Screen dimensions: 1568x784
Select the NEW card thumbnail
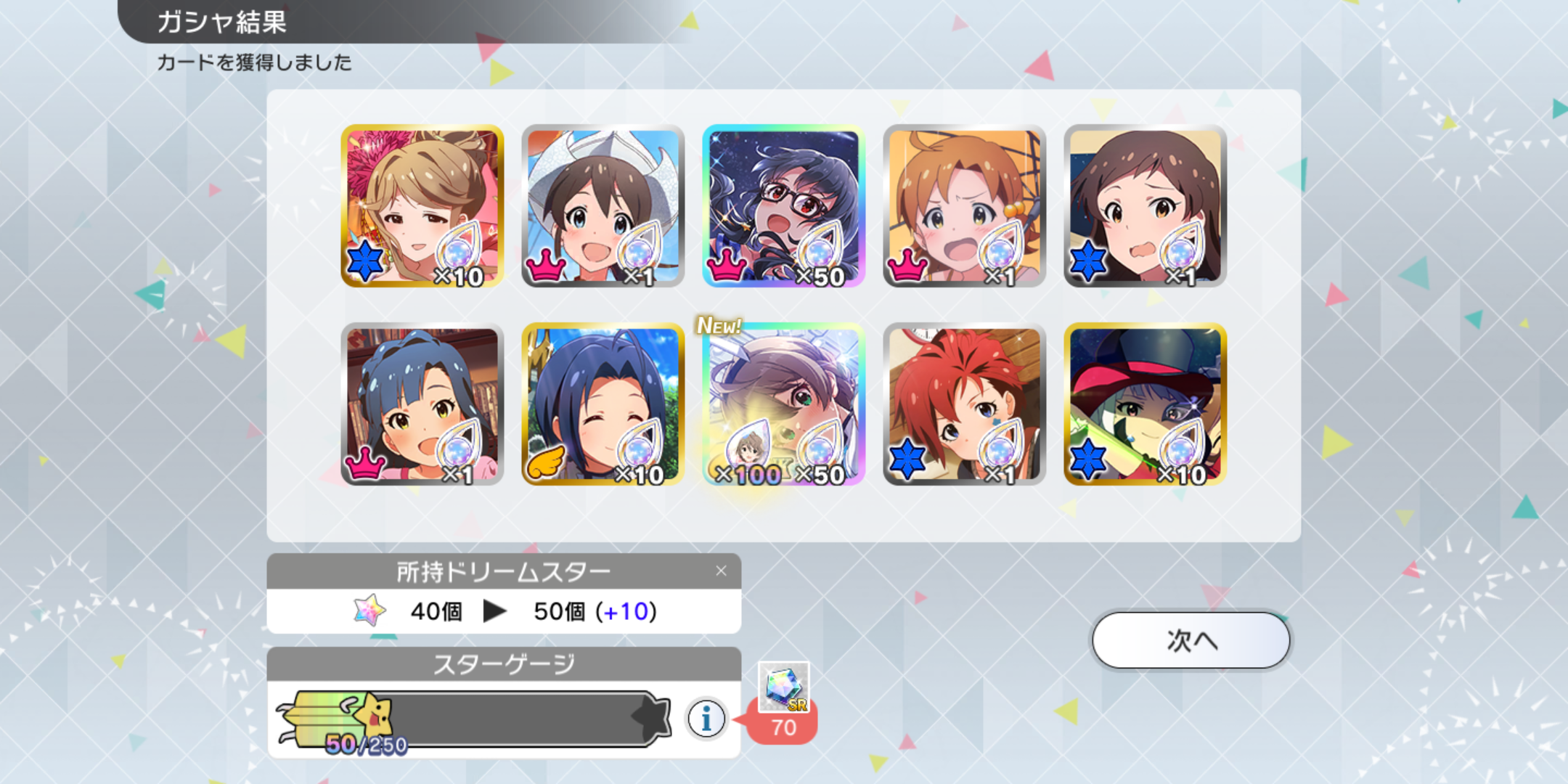783,404
